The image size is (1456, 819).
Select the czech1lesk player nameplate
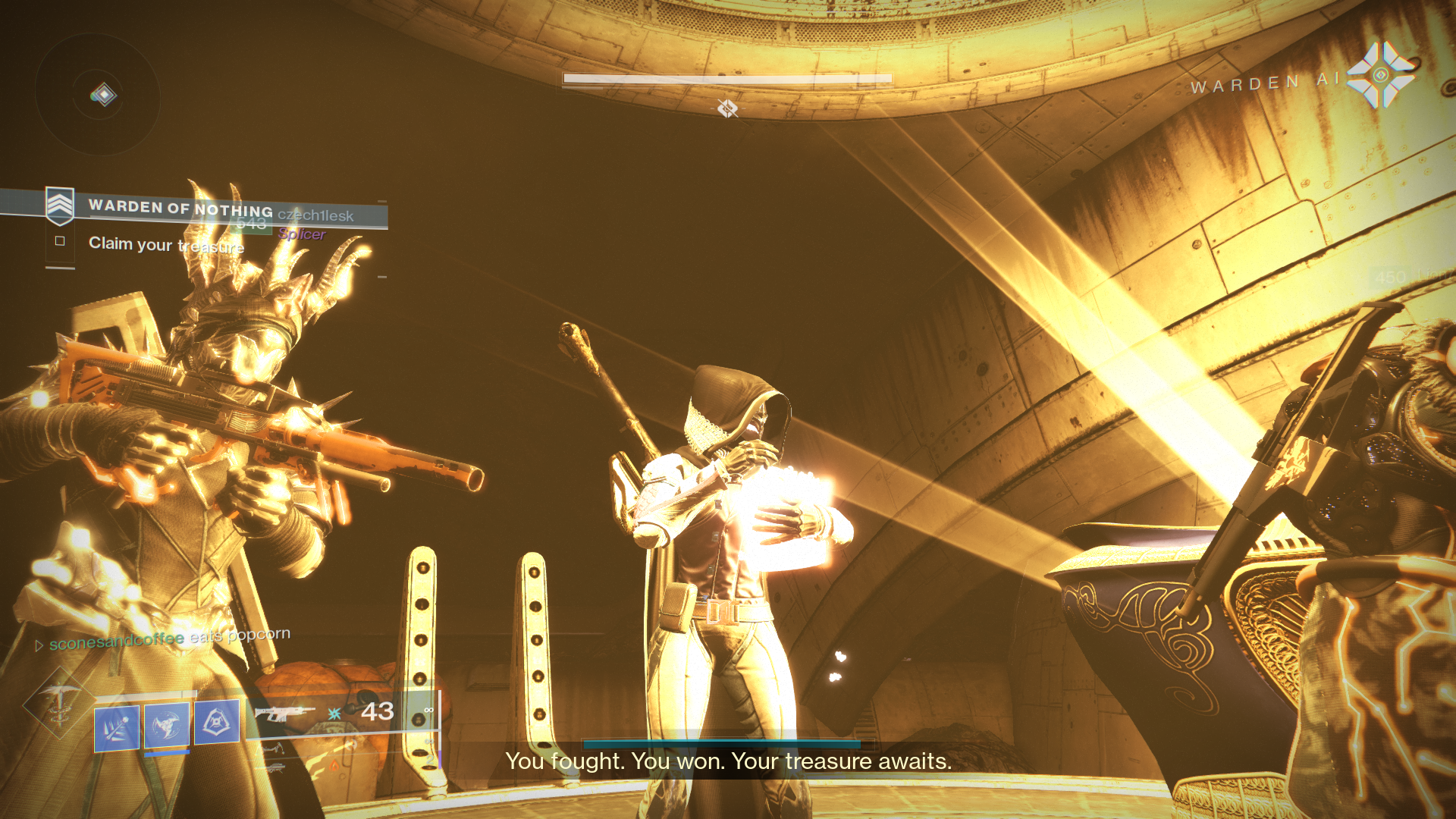pyautogui.click(x=315, y=215)
